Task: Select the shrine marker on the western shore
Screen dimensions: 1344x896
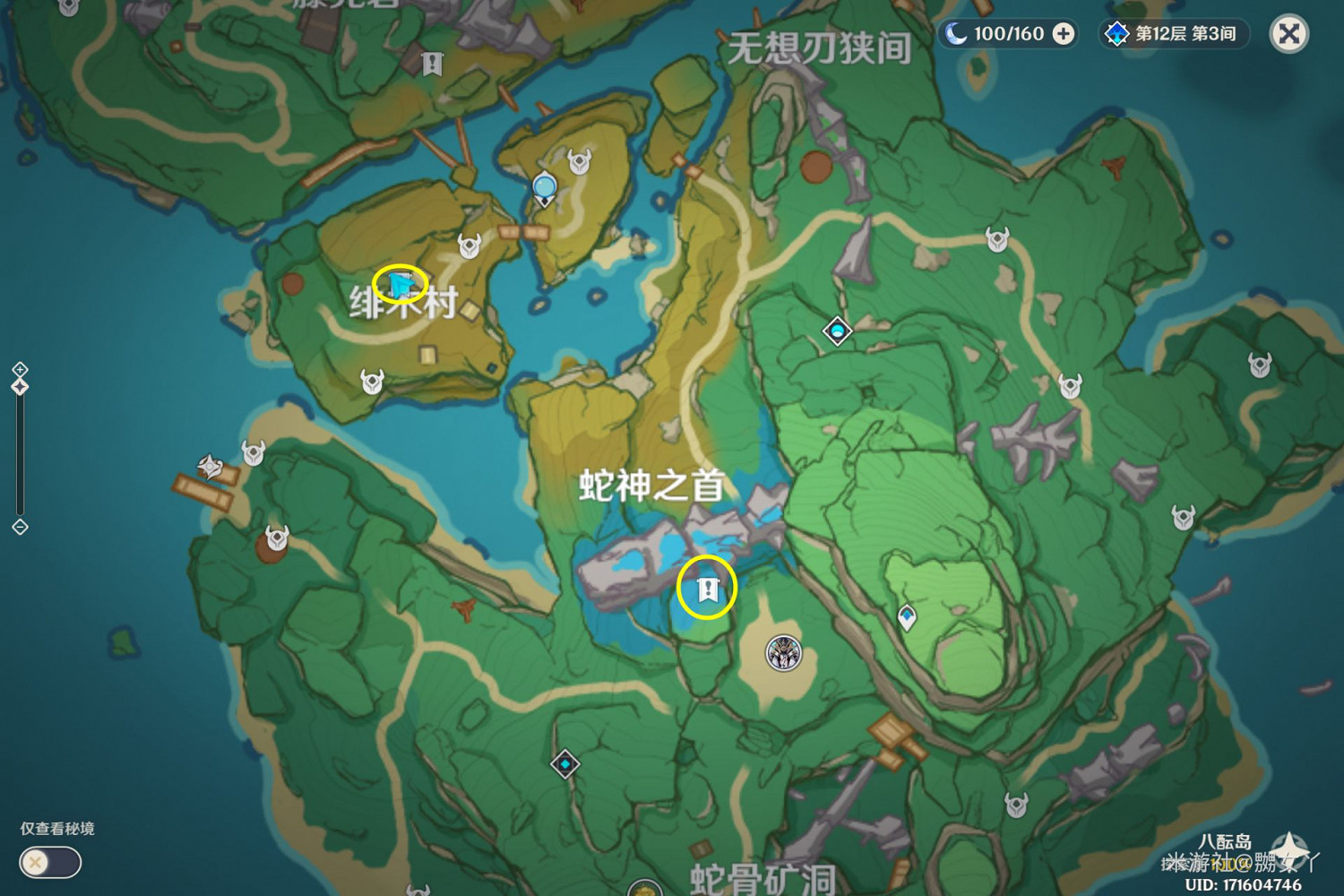Action: (x=211, y=466)
